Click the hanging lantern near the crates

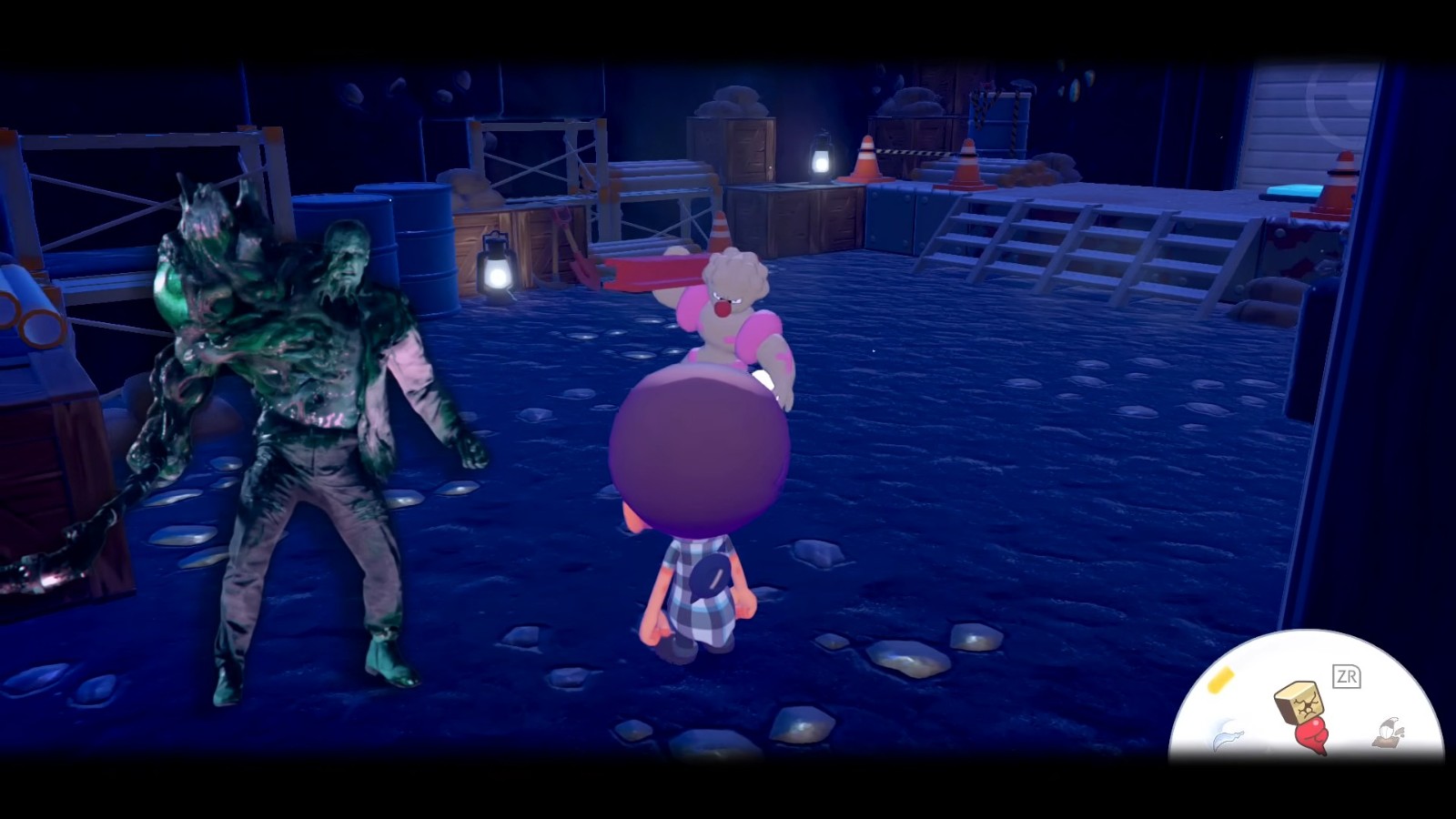pyautogui.click(x=821, y=157)
